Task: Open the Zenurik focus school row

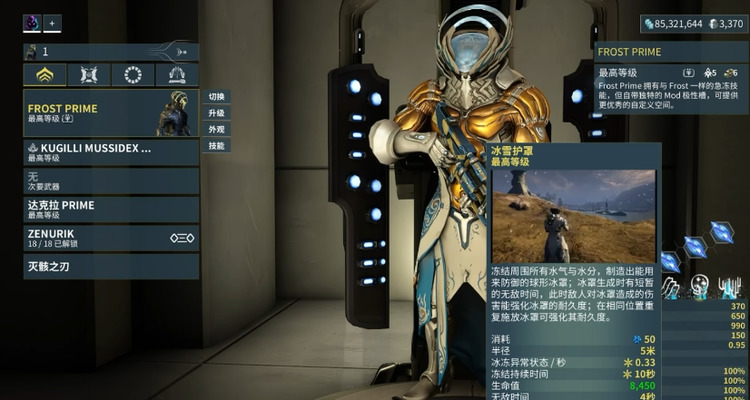Action: point(110,238)
